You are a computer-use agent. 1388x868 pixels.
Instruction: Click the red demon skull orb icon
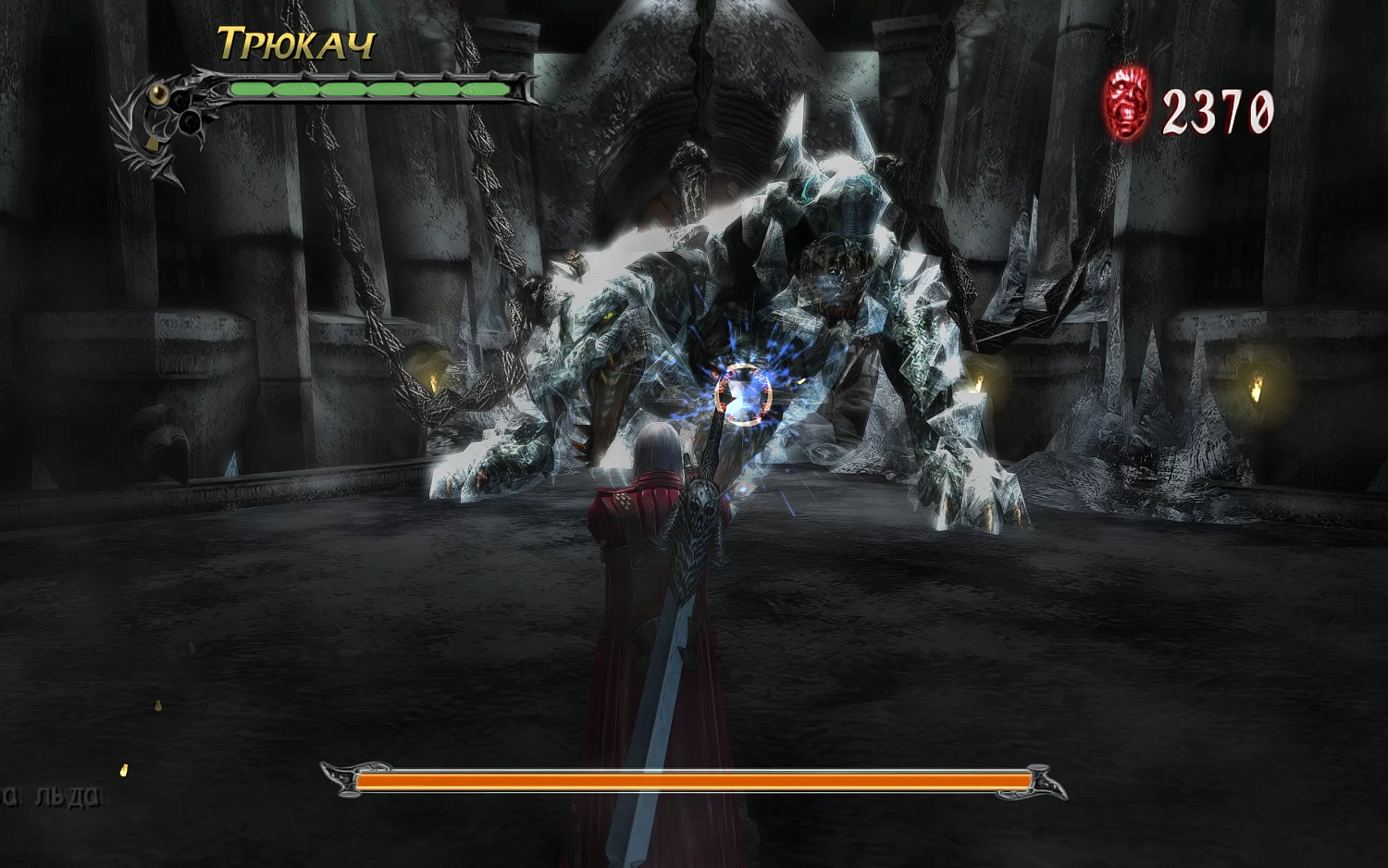pos(1127,104)
